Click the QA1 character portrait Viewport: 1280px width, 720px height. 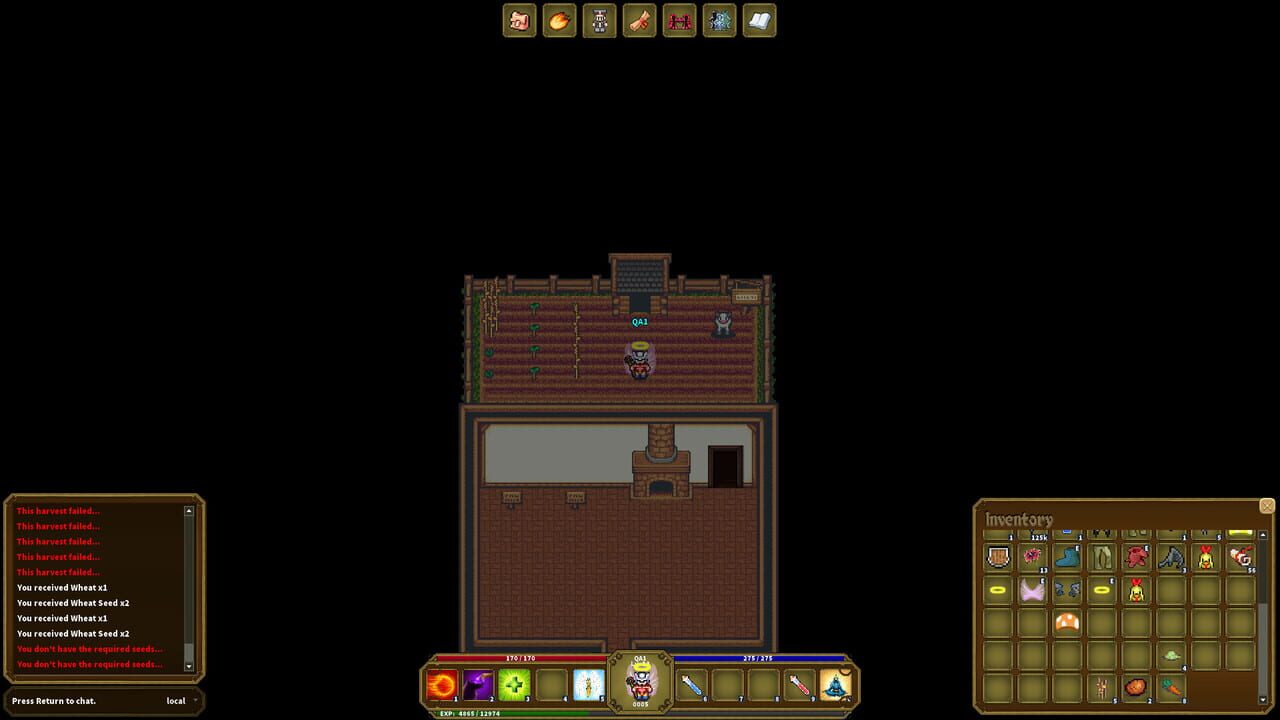[638, 678]
